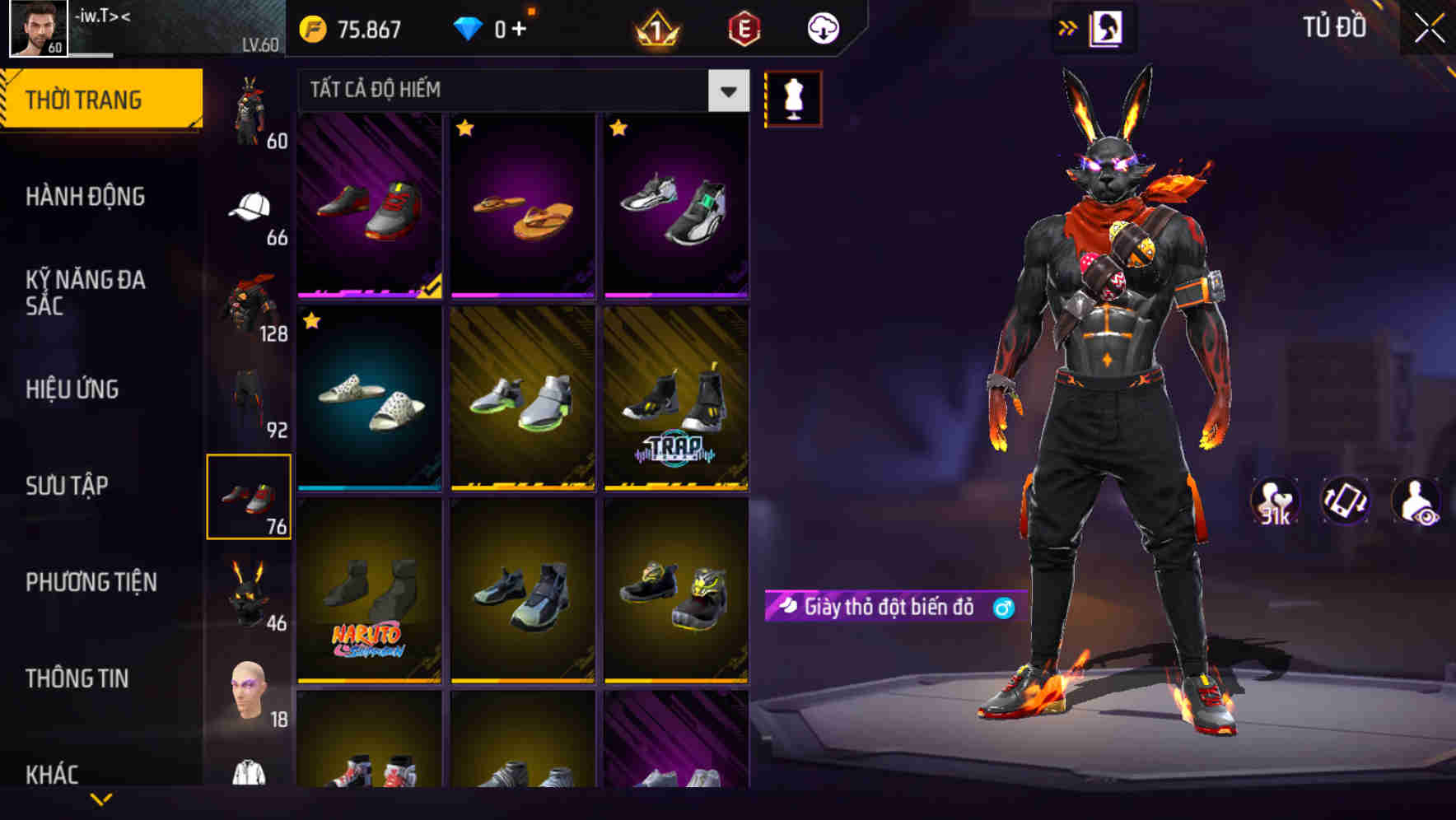
Task: Select the mannequin preview icon
Action: (793, 95)
